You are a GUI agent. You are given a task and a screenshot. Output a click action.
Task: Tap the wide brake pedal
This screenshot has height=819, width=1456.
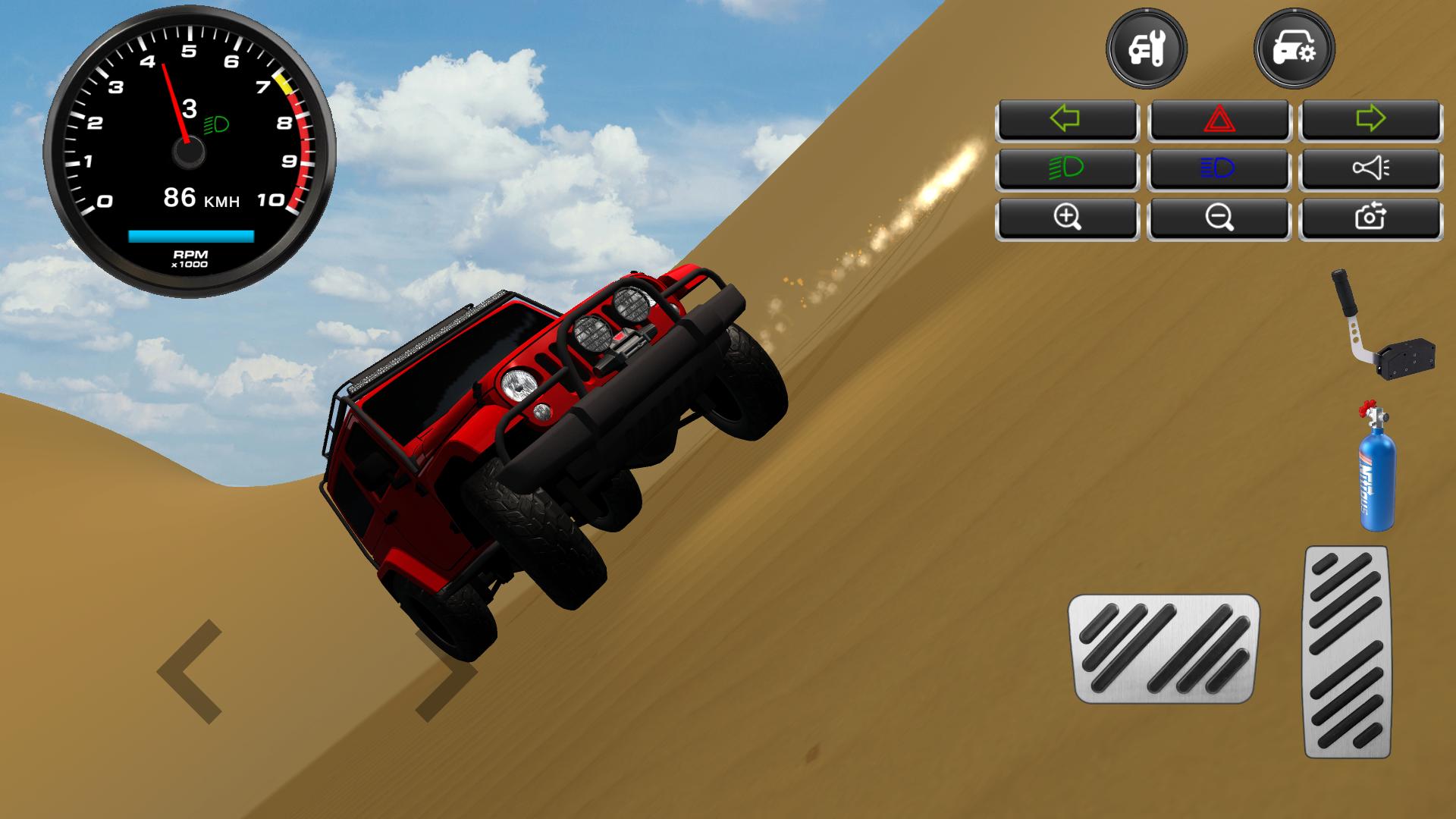point(1163,648)
